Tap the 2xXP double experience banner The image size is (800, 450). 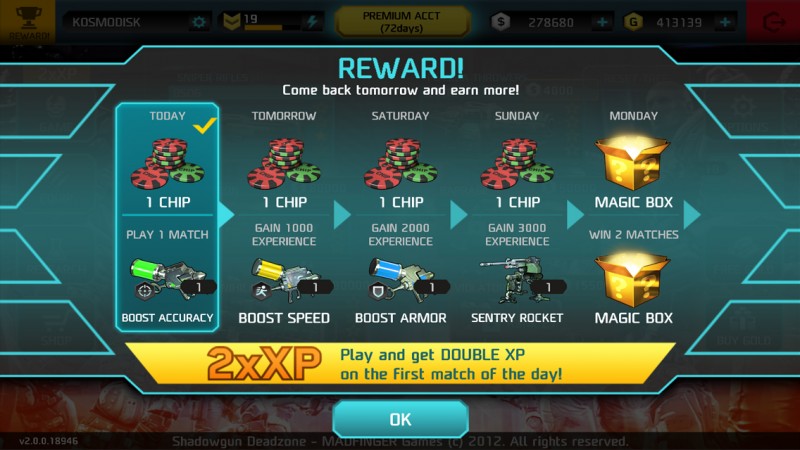400,364
